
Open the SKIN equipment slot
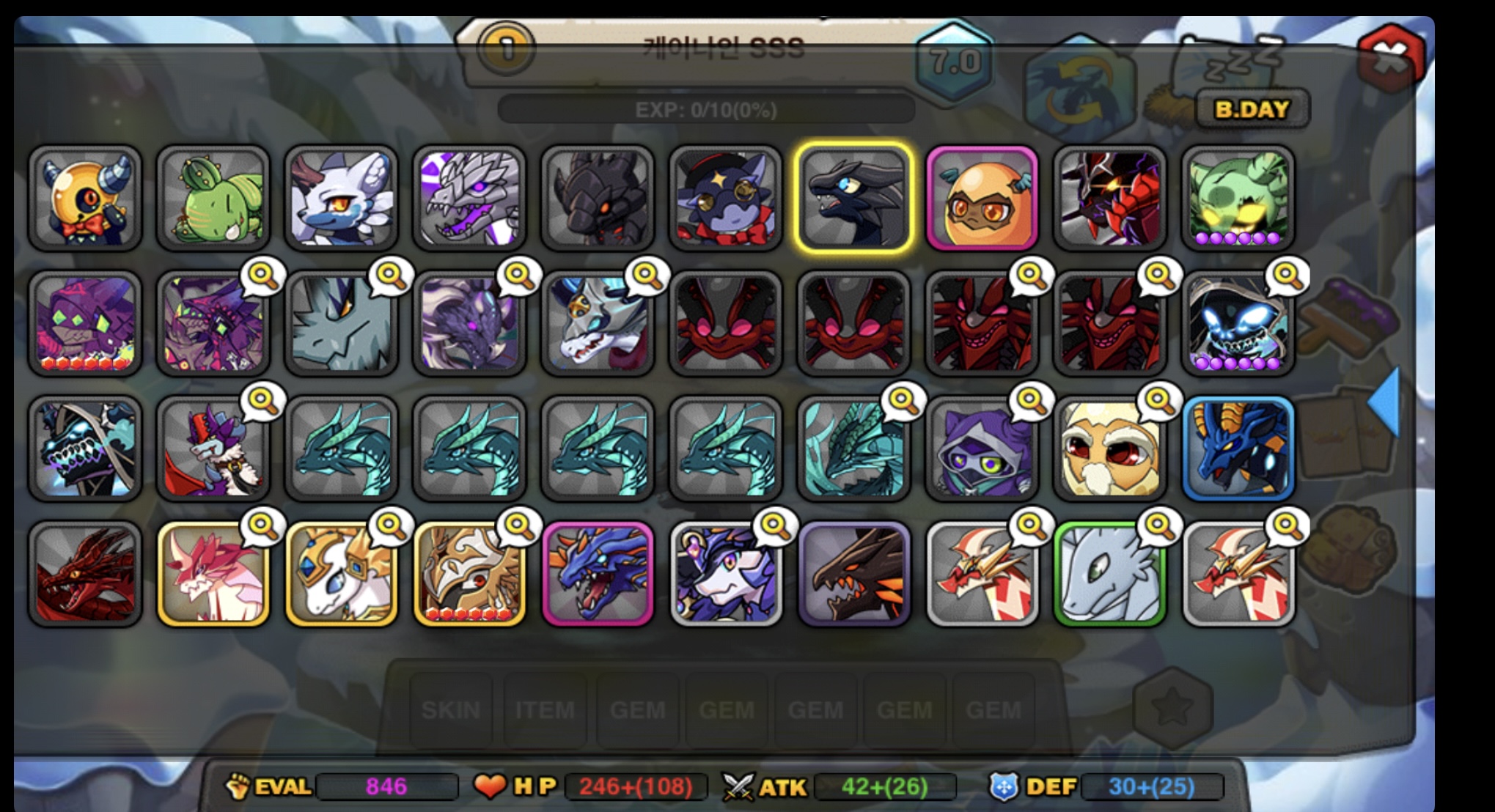pos(450,709)
